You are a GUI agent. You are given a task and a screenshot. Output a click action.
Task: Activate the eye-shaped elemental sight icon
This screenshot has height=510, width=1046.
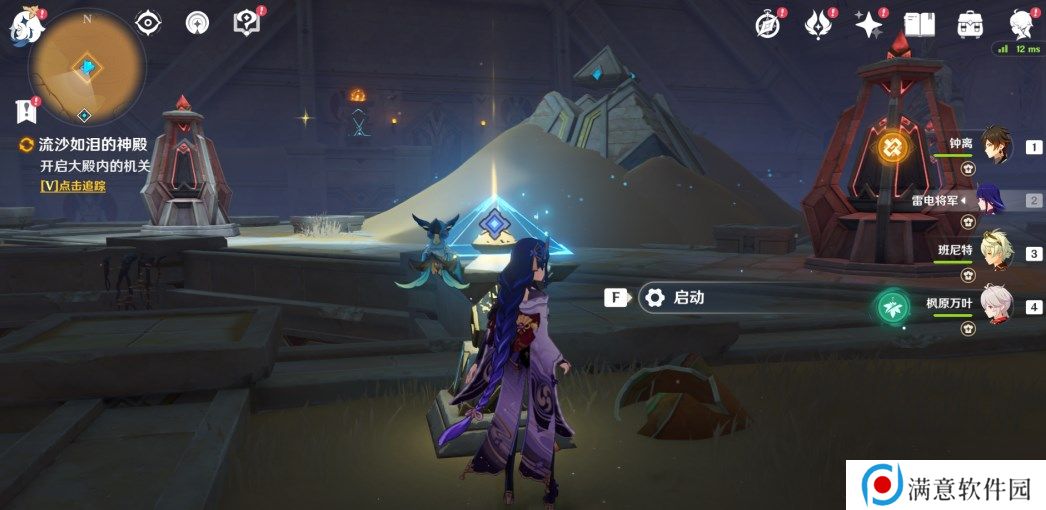148,22
